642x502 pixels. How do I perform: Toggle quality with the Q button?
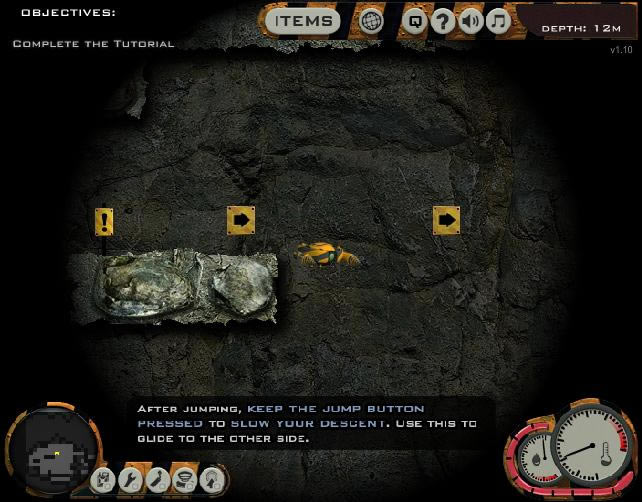[x=415, y=21]
